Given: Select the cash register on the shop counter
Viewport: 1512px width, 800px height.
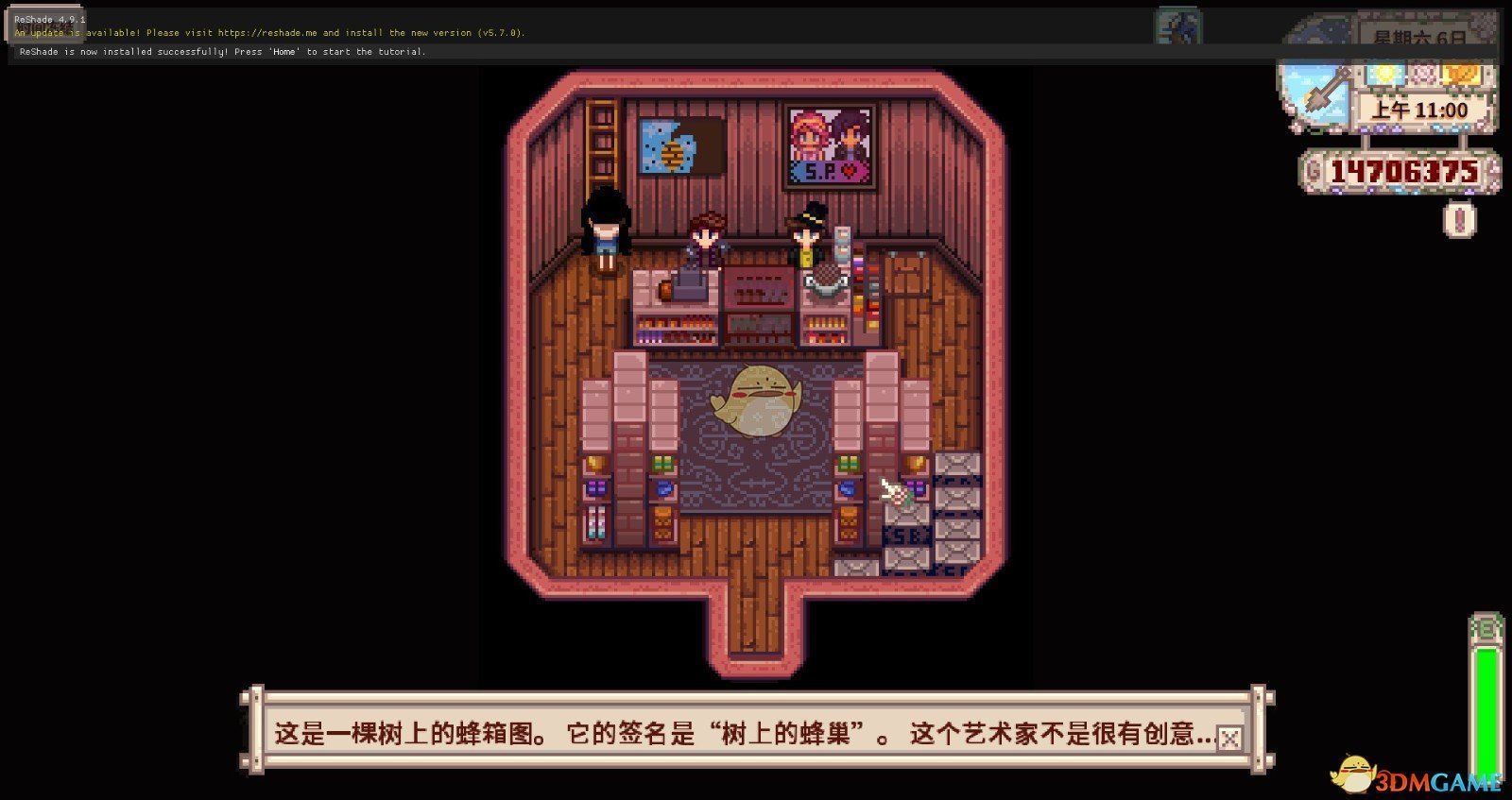Looking at the screenshot, I should coord(690,281).
